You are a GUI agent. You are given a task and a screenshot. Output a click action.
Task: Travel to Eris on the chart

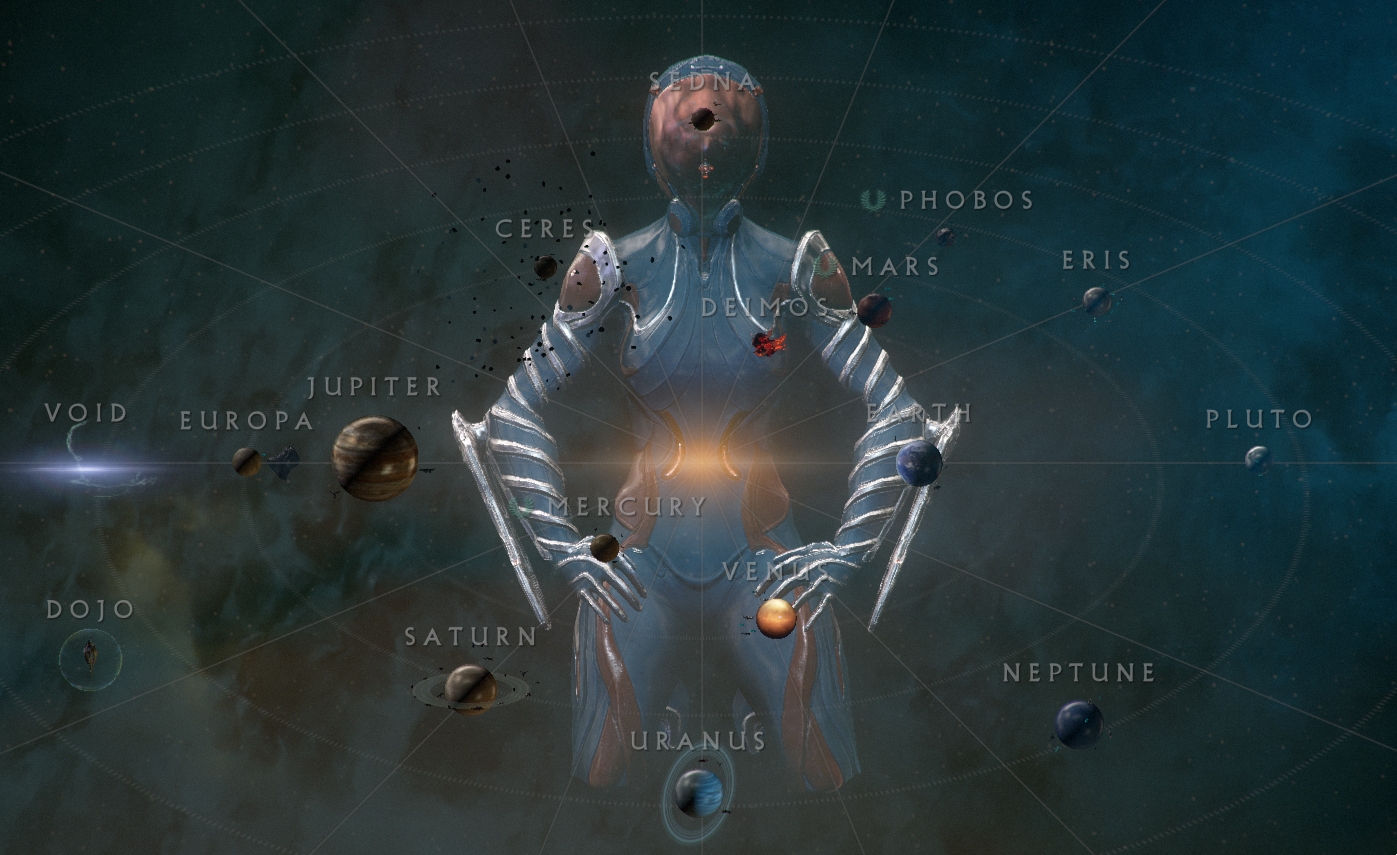1097,300
